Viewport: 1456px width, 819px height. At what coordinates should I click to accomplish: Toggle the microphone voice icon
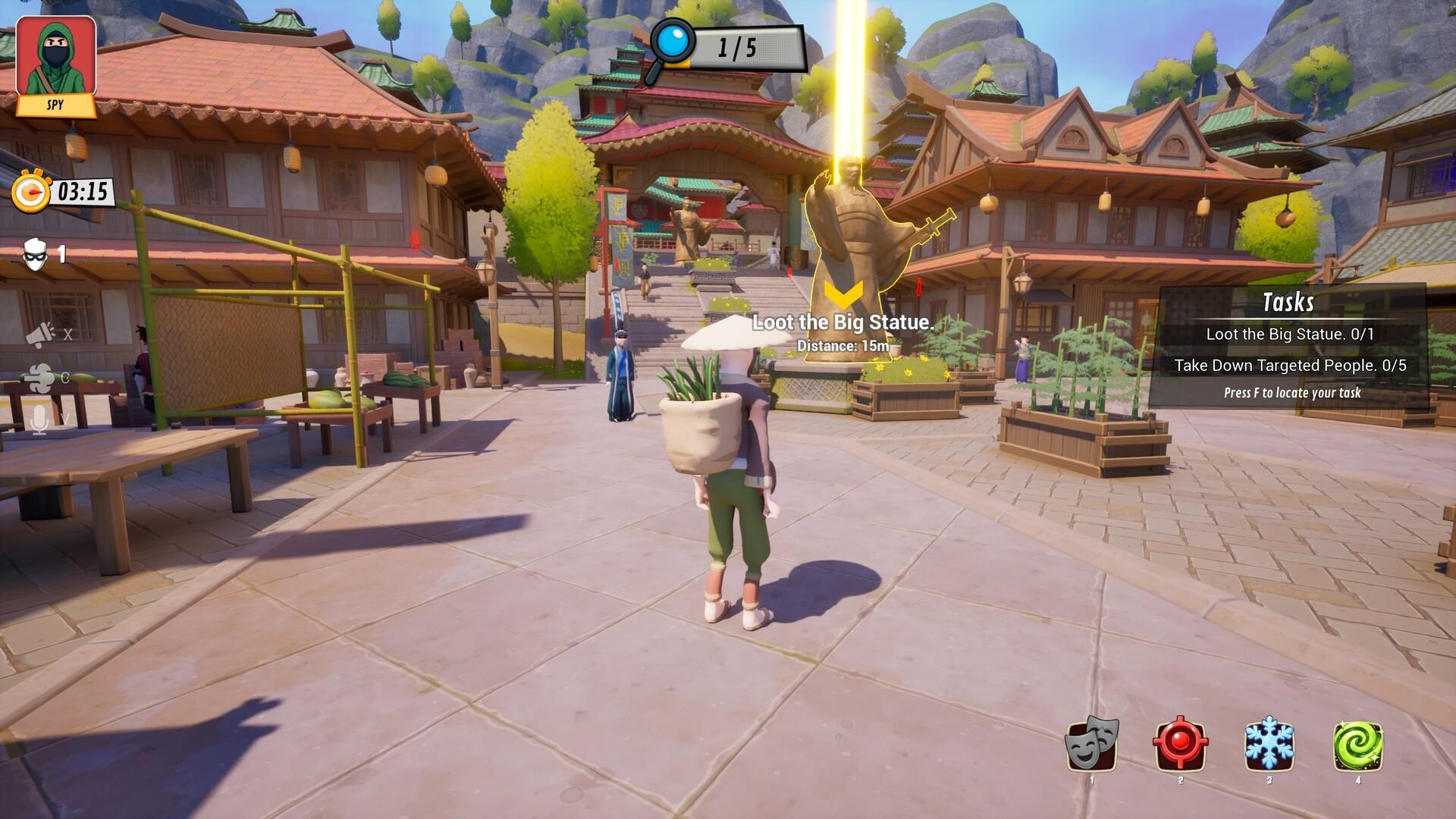coord(39,419)
